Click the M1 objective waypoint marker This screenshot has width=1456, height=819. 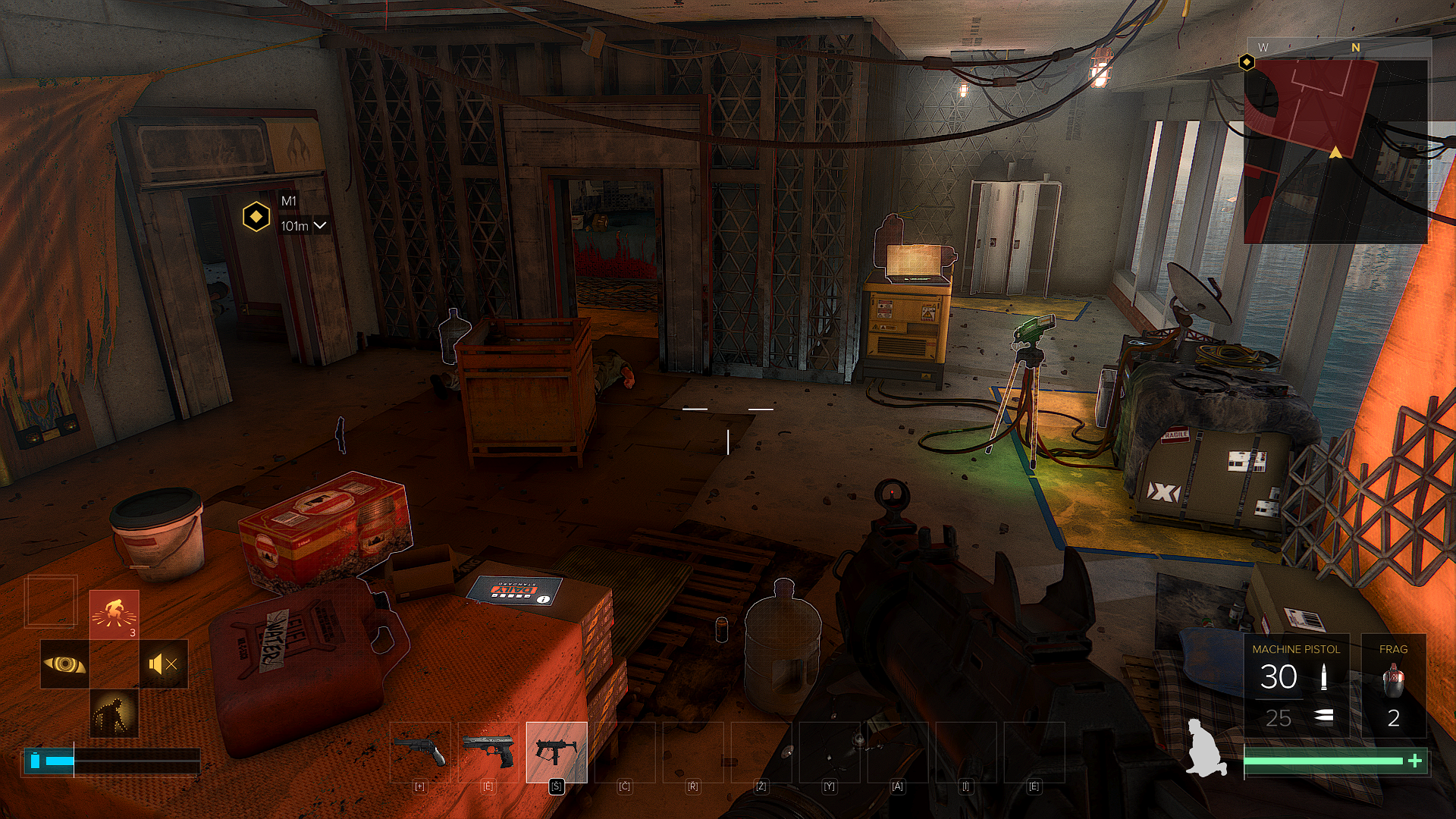(x=256, y=217)
